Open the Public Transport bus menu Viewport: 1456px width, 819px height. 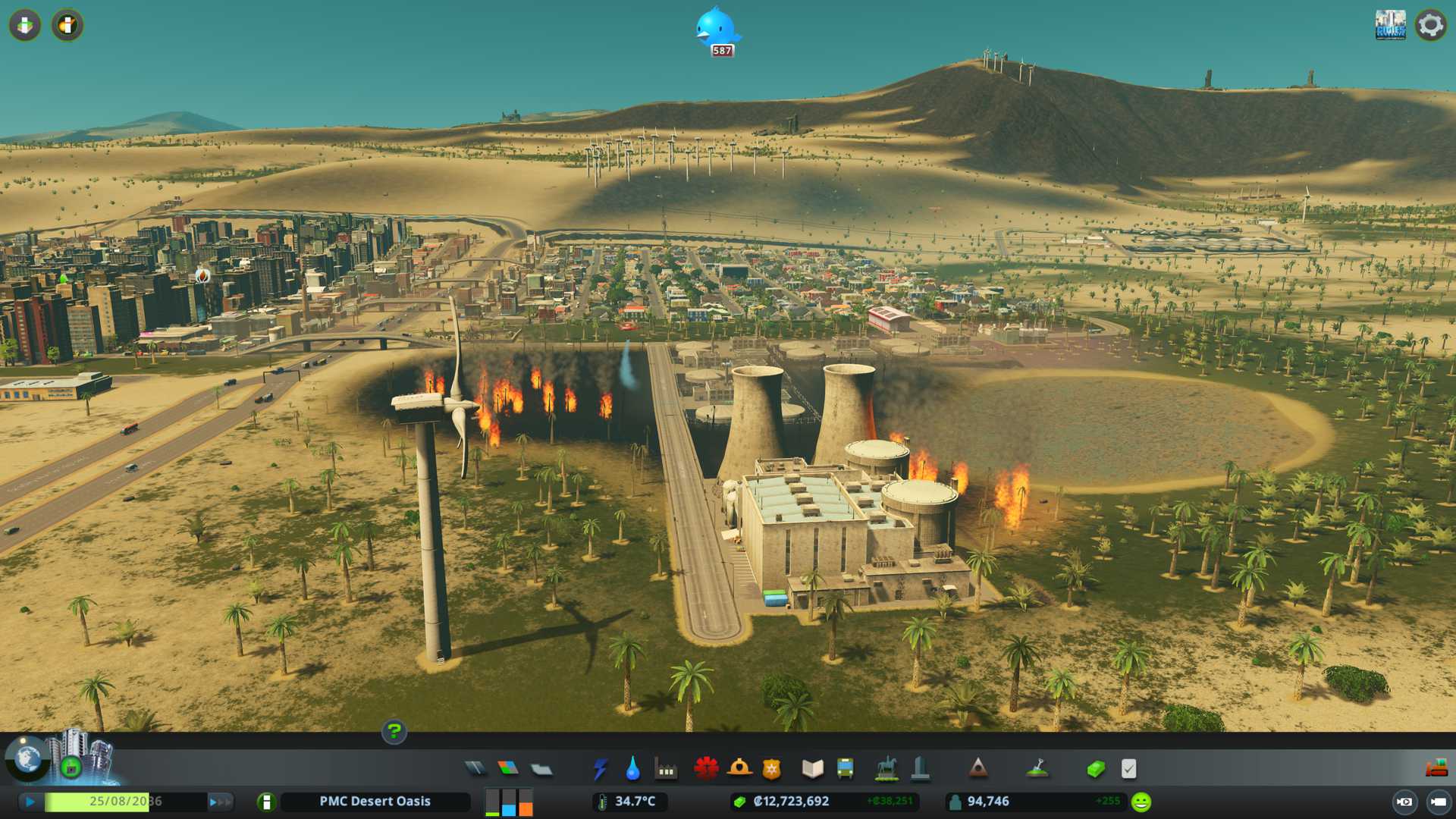pyautogui.click(x=845, y=769)
